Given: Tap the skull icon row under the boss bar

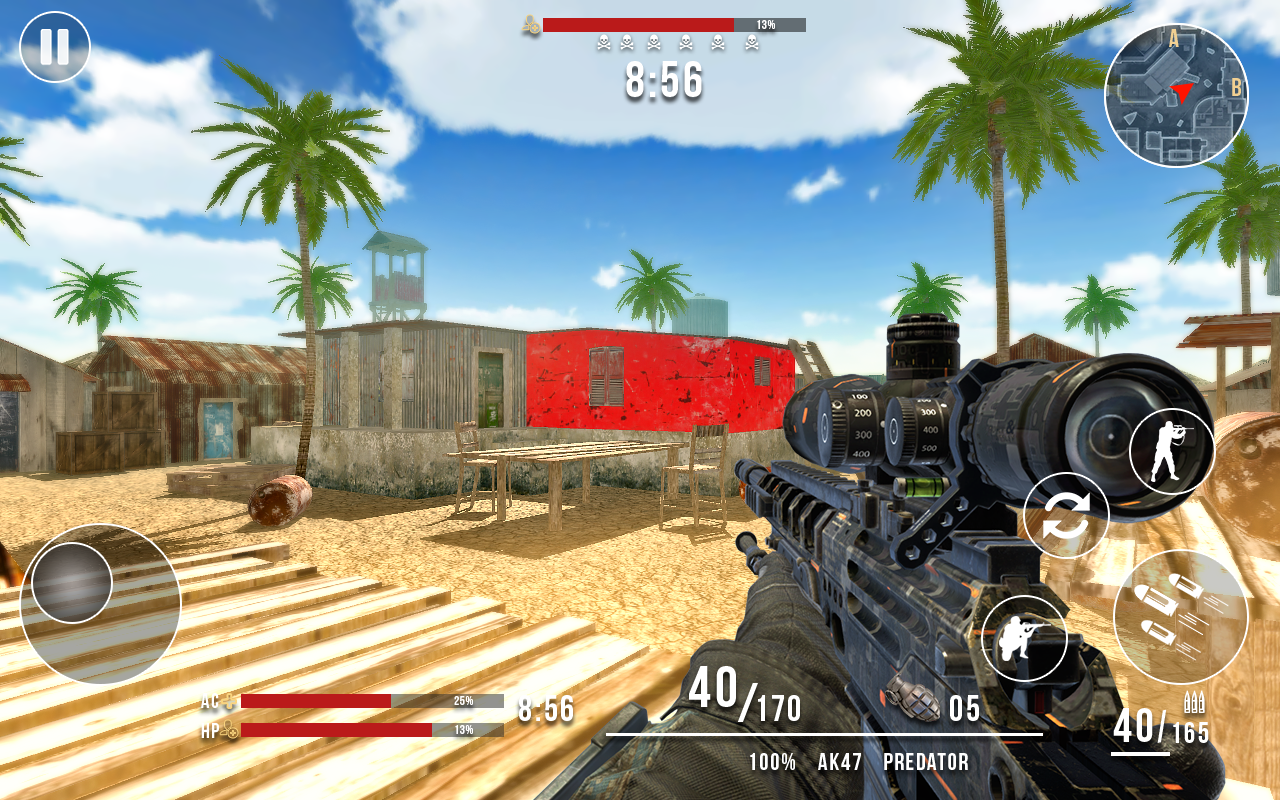Looking at the screenshot, I should pos(678,43).
